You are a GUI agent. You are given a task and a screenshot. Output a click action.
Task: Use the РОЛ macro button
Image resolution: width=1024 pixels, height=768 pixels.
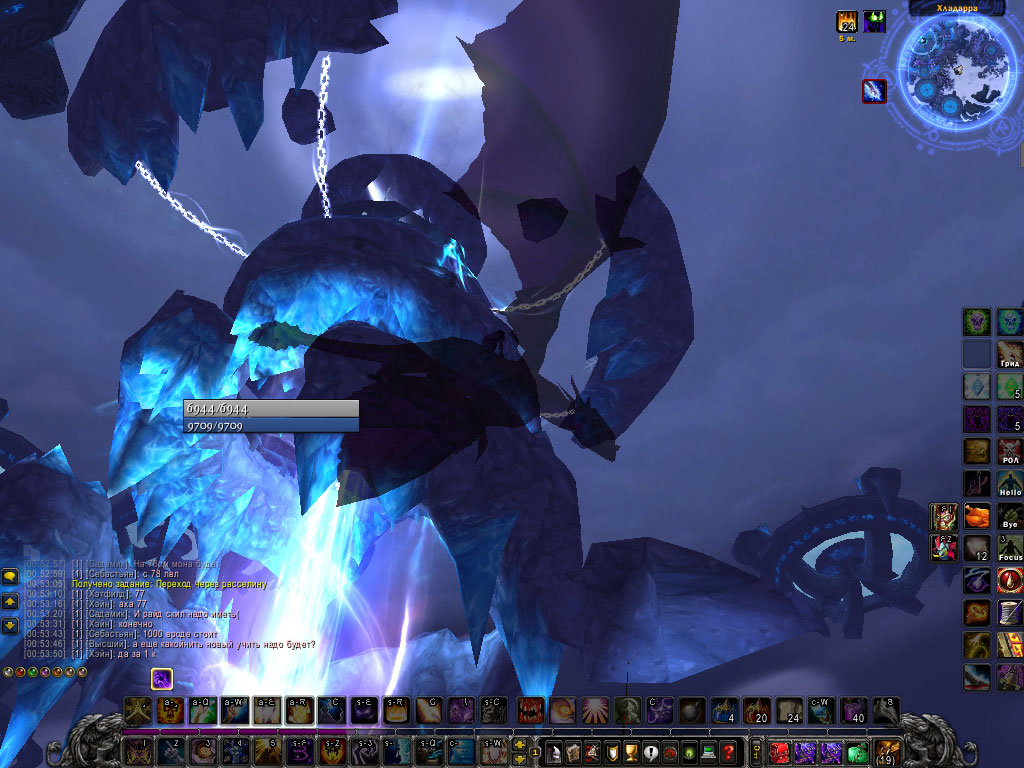(x=1009, y=451)
